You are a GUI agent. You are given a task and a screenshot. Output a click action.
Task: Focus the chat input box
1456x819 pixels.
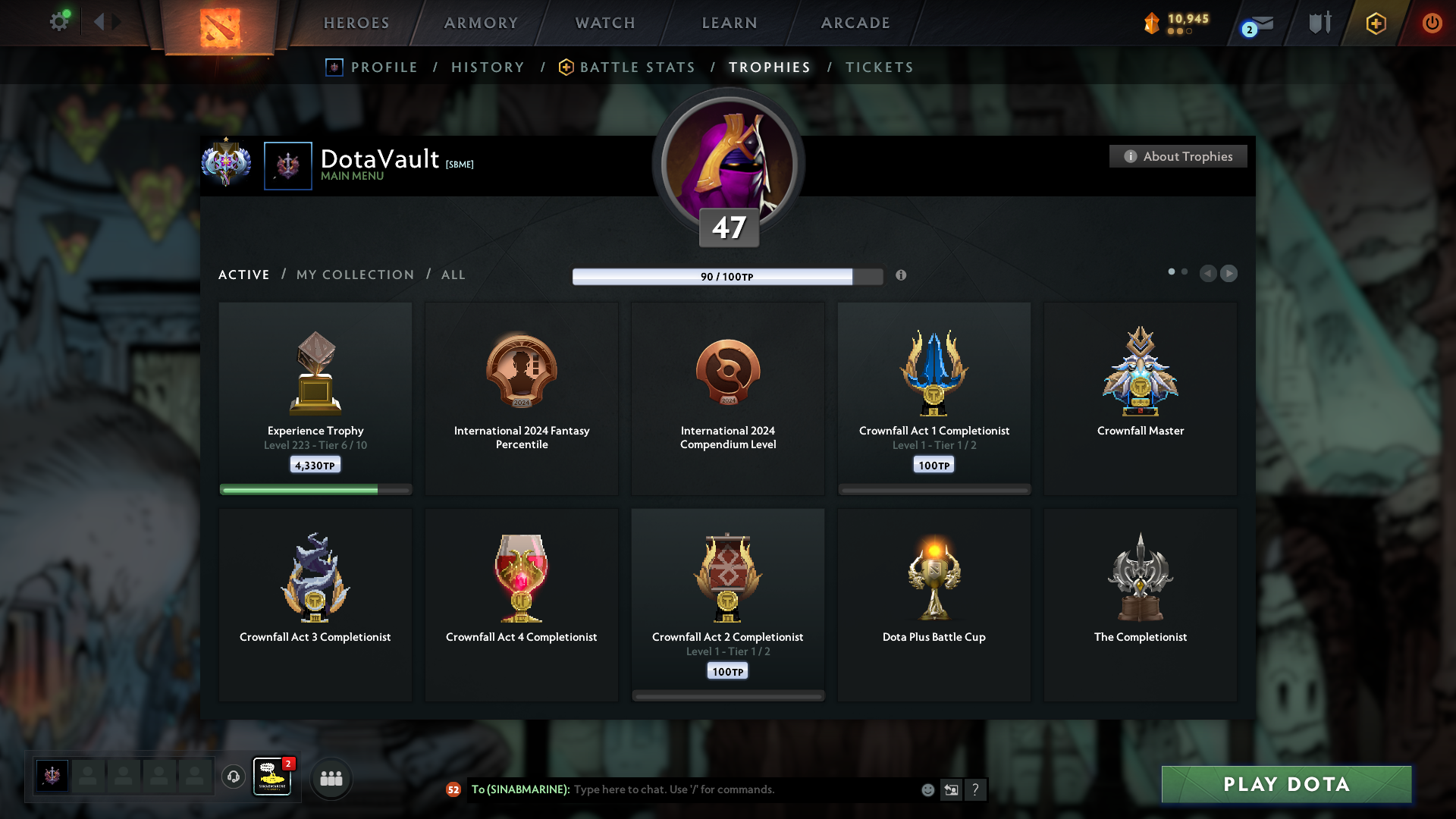743,789
